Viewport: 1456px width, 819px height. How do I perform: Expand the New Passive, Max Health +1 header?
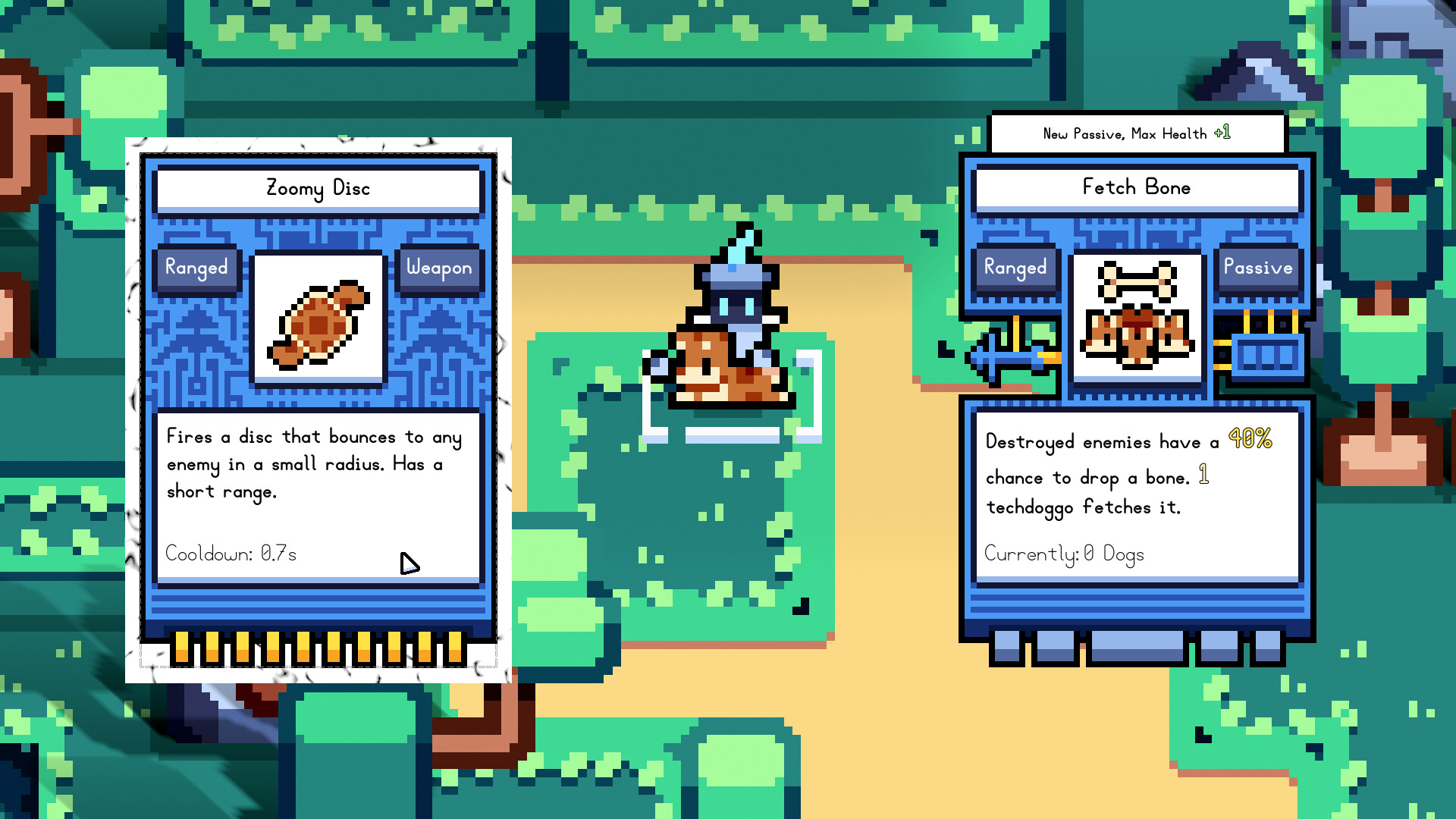(x=1136, y=133)
